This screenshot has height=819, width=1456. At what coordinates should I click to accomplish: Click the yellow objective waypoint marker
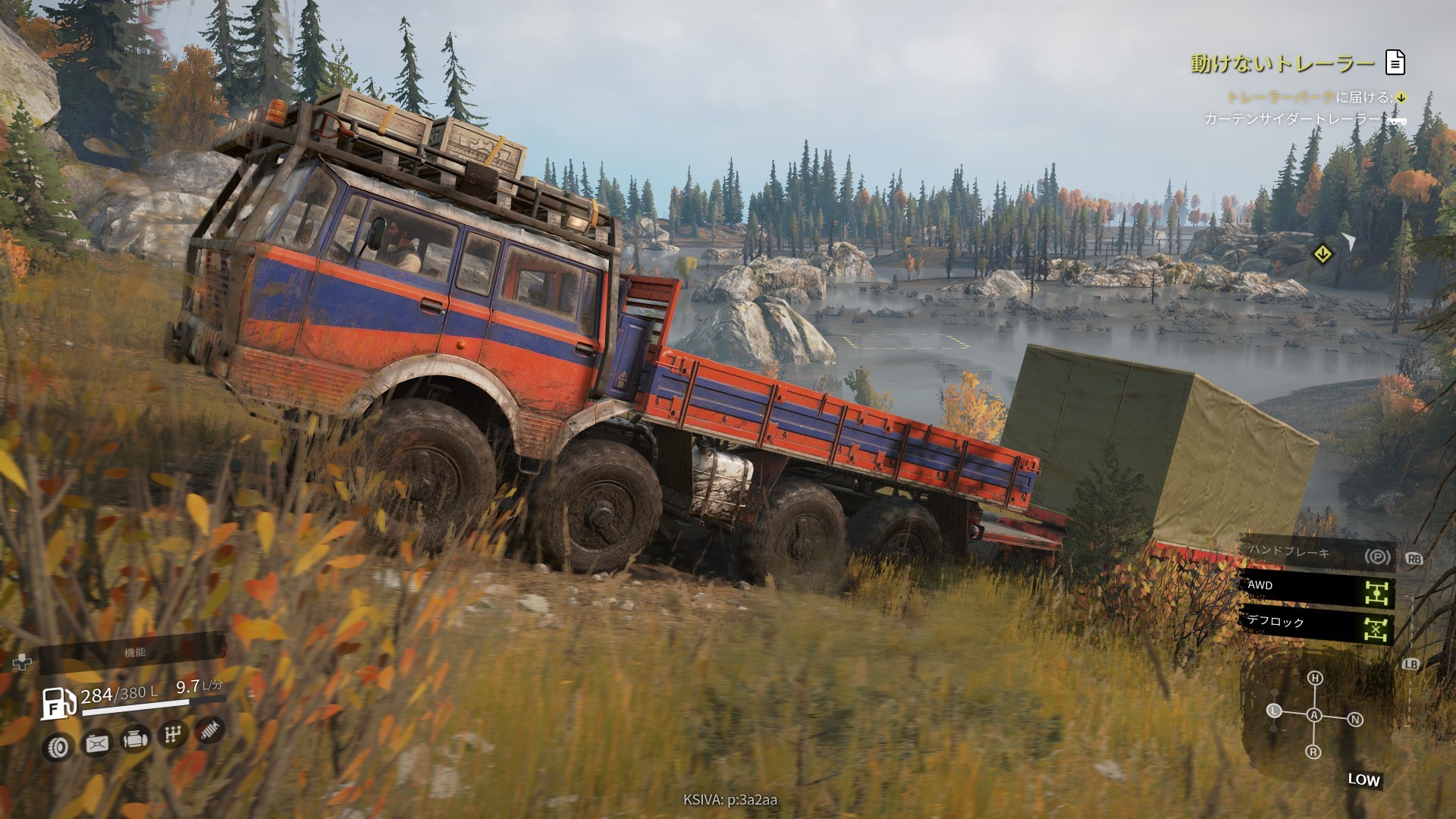(1323, 254)
